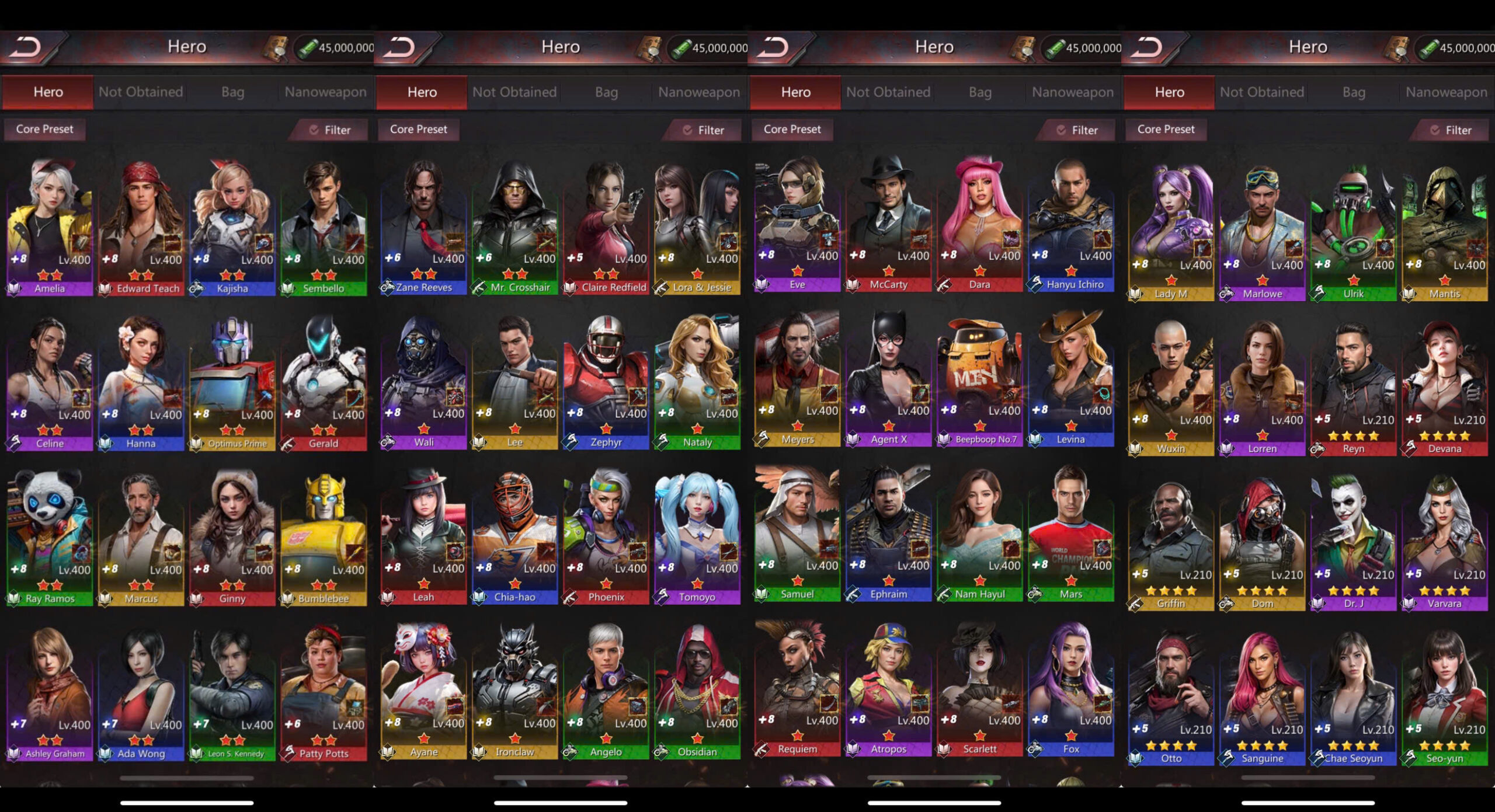Open Optimus Prime's hero card
Screen dimensions: 1495x812
pos(232,382)
